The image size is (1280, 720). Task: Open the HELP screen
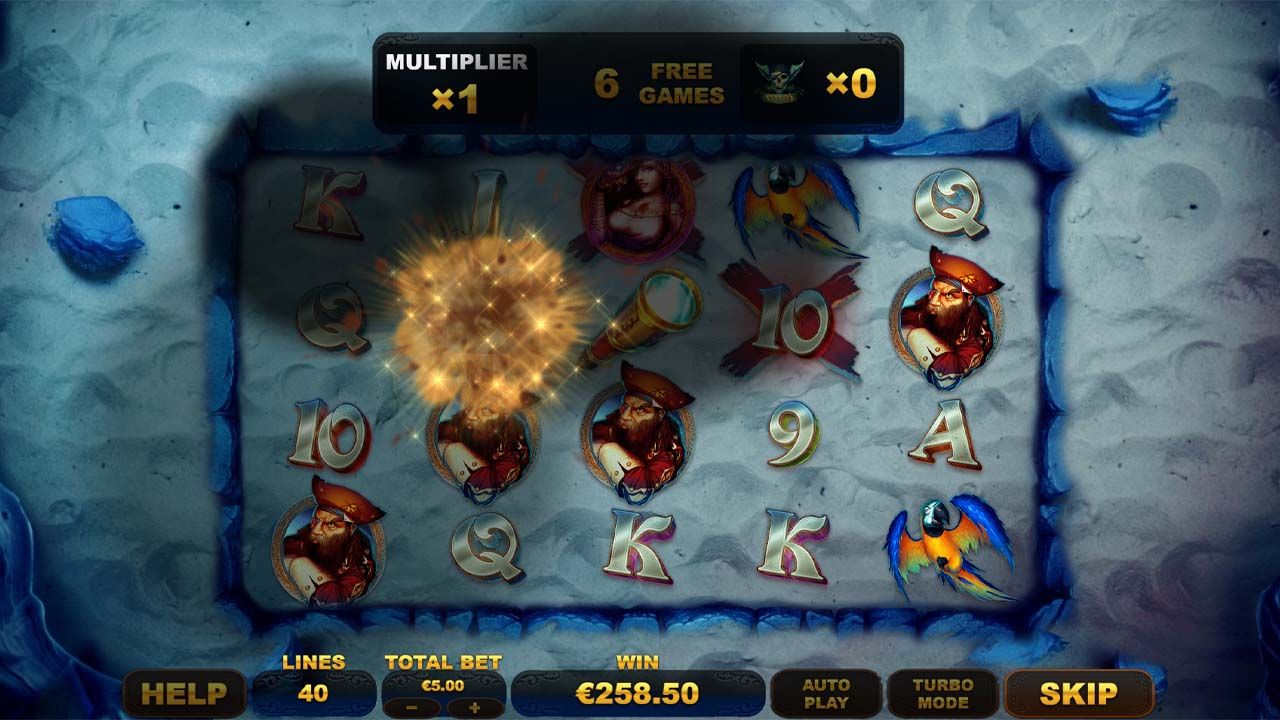pyautogui.click(x=184, y=693)
